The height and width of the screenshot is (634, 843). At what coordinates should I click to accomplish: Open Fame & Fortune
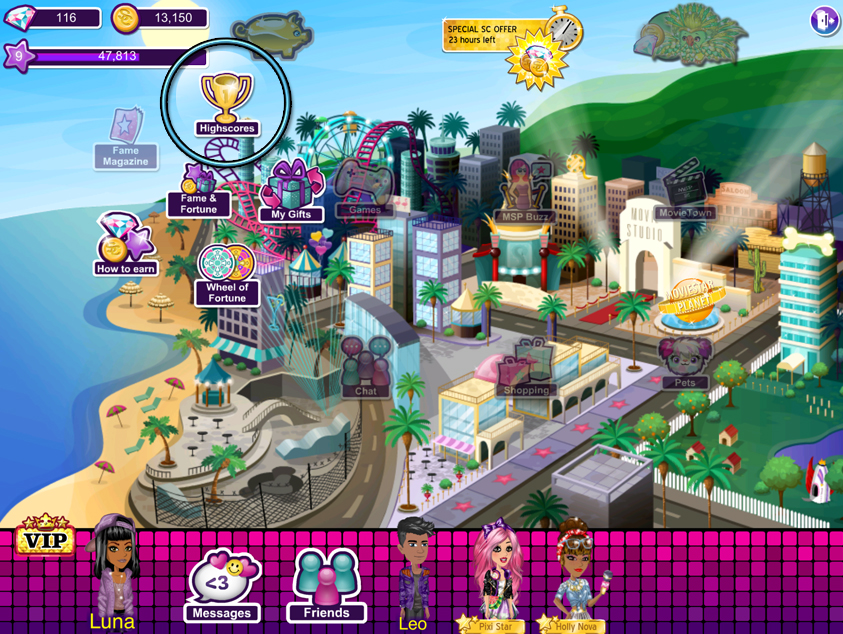pos(198,192)
